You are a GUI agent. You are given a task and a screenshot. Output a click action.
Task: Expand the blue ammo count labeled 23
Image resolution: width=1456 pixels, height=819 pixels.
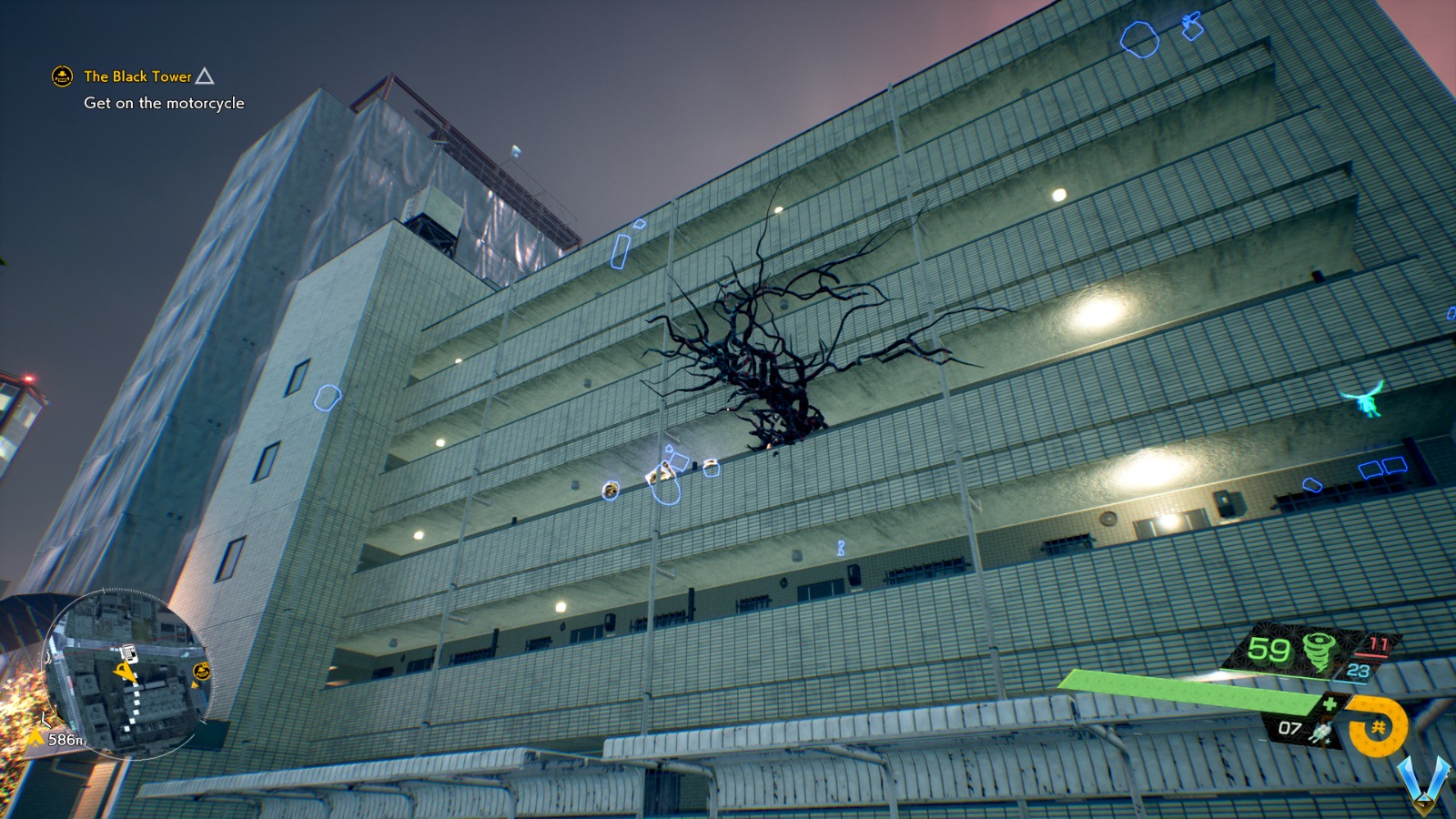pyautogui.click(x=1357, y=671)
